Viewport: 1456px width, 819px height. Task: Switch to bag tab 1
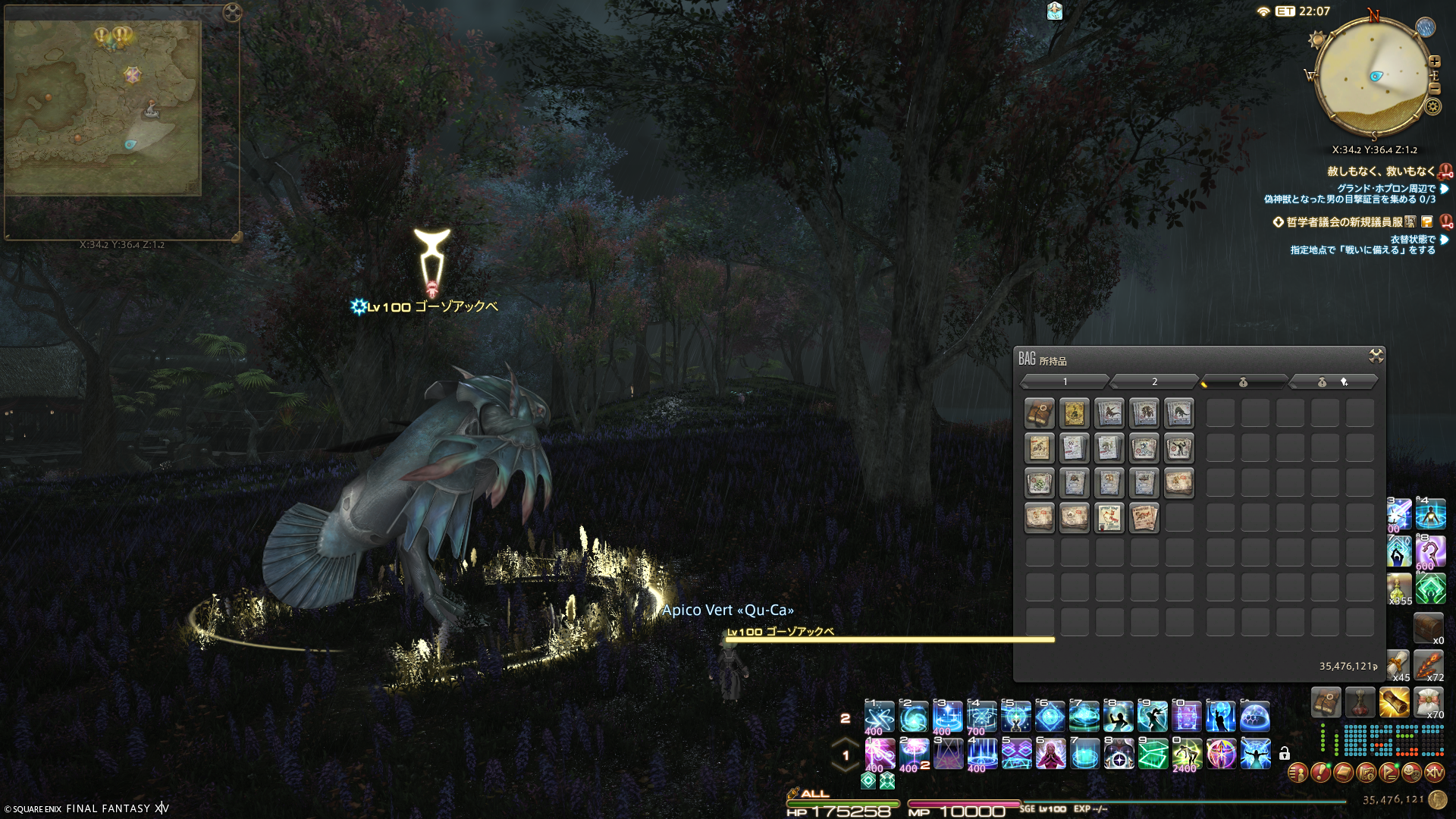pos(1065,381)
